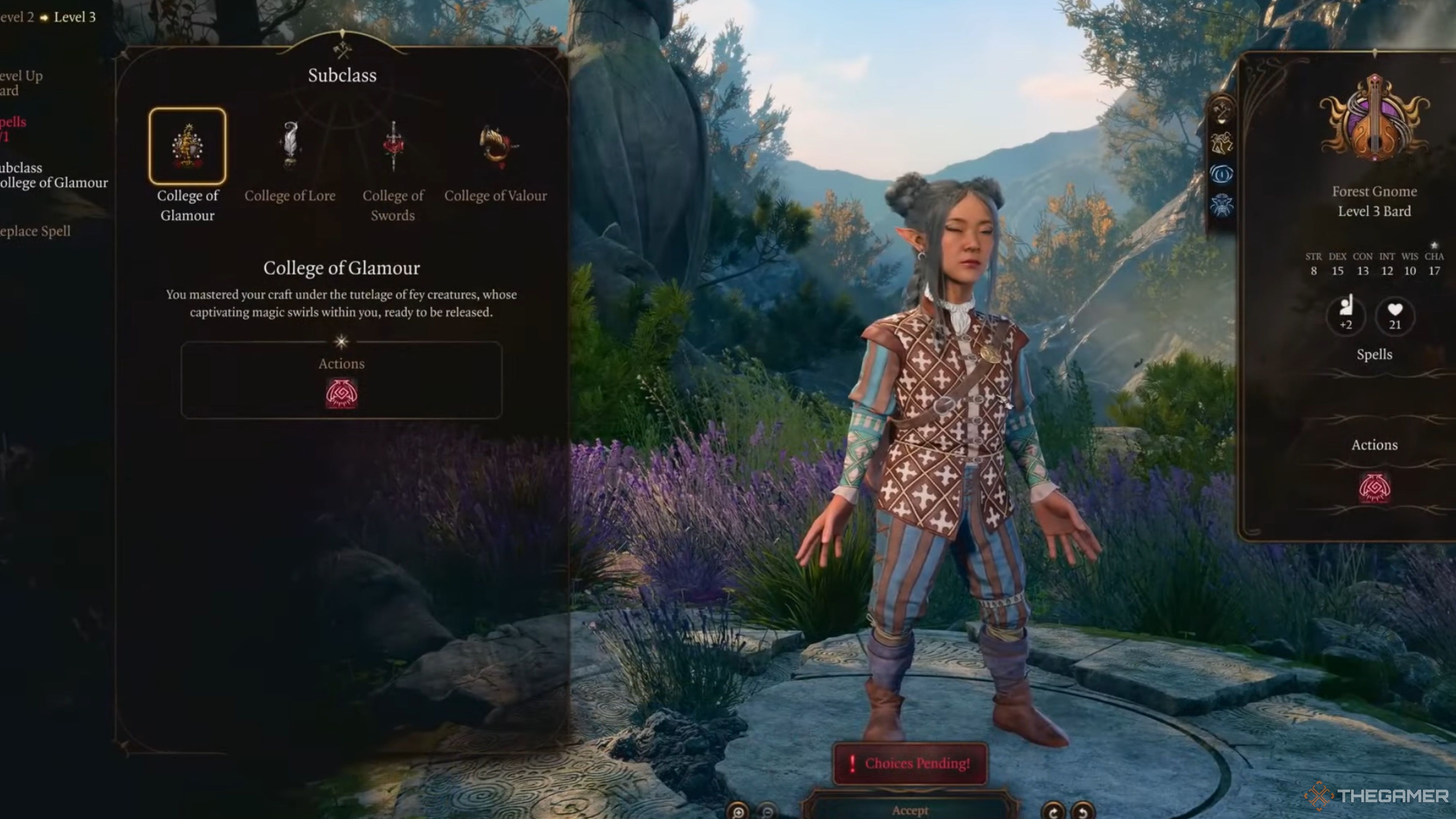The height and width of the screenshot is (819, 1456).
Task: Pick the College of Swords subclass
Action: point(393,146)
